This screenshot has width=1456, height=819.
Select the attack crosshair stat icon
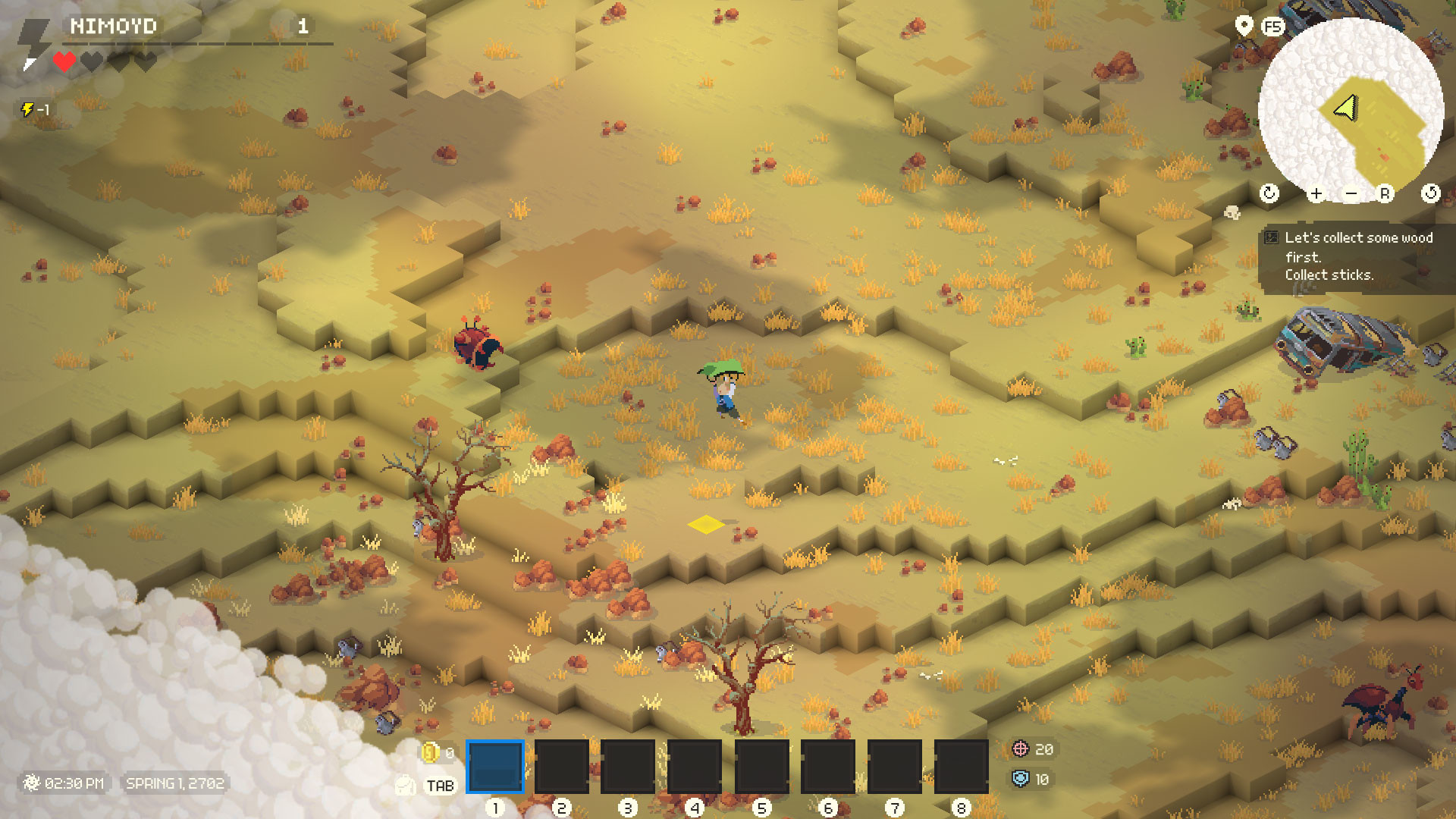(x=1020, y=750)
